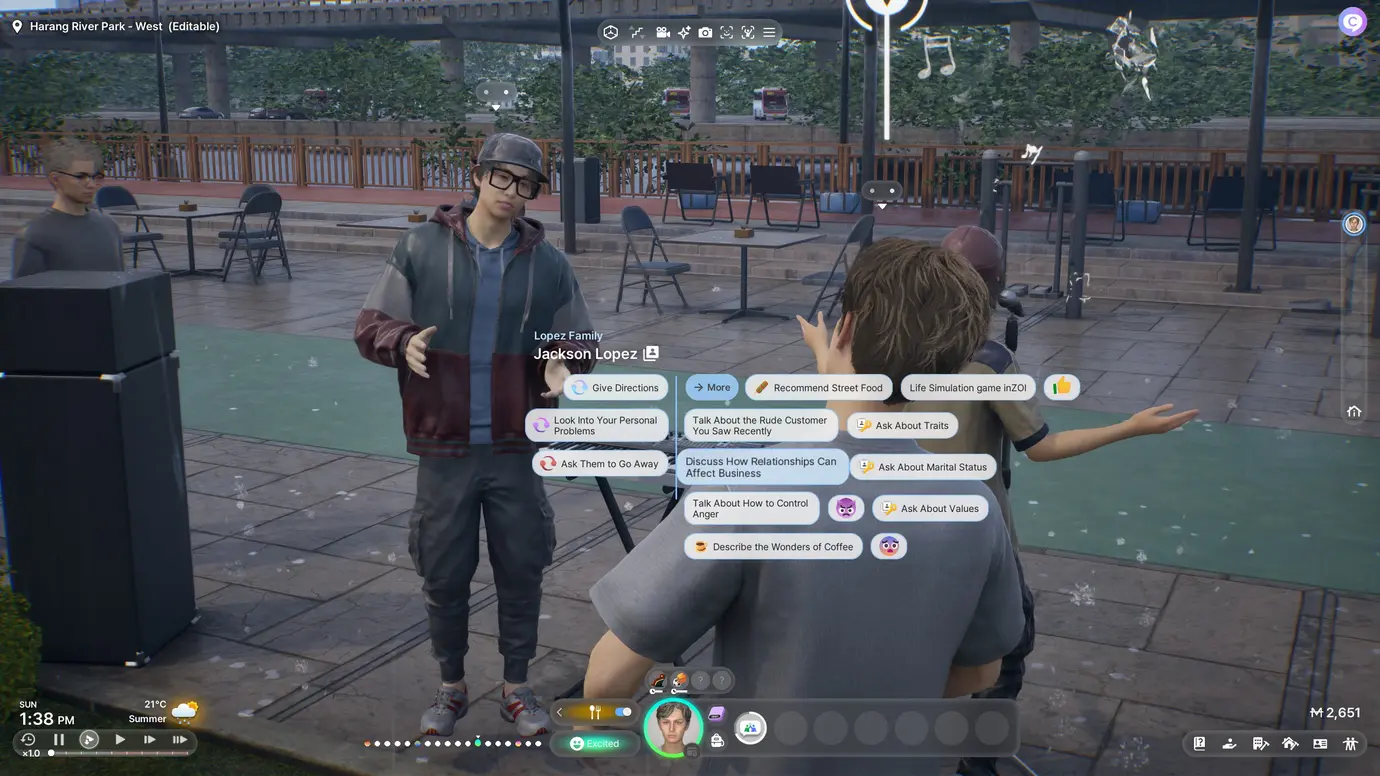This screenshot has width=1380, height=776.
Task: Click the thumbs-up interaction icon
Action: tap(1061, 387)
